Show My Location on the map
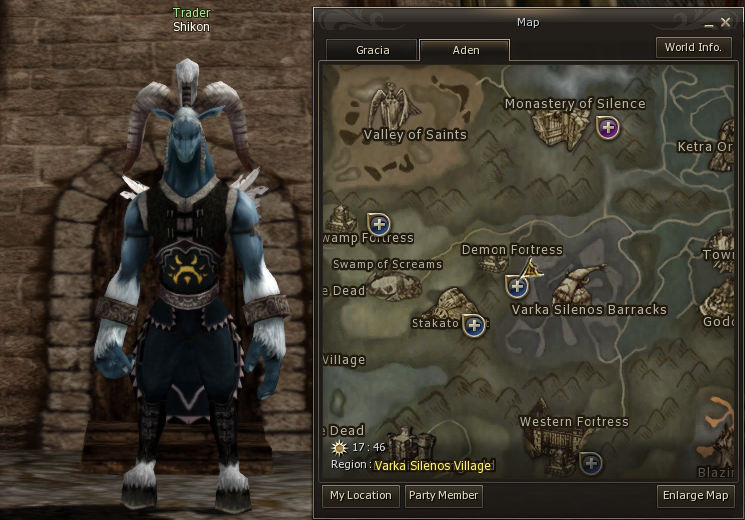Screen dimensions: 745x520 click(x=361, y=496)
